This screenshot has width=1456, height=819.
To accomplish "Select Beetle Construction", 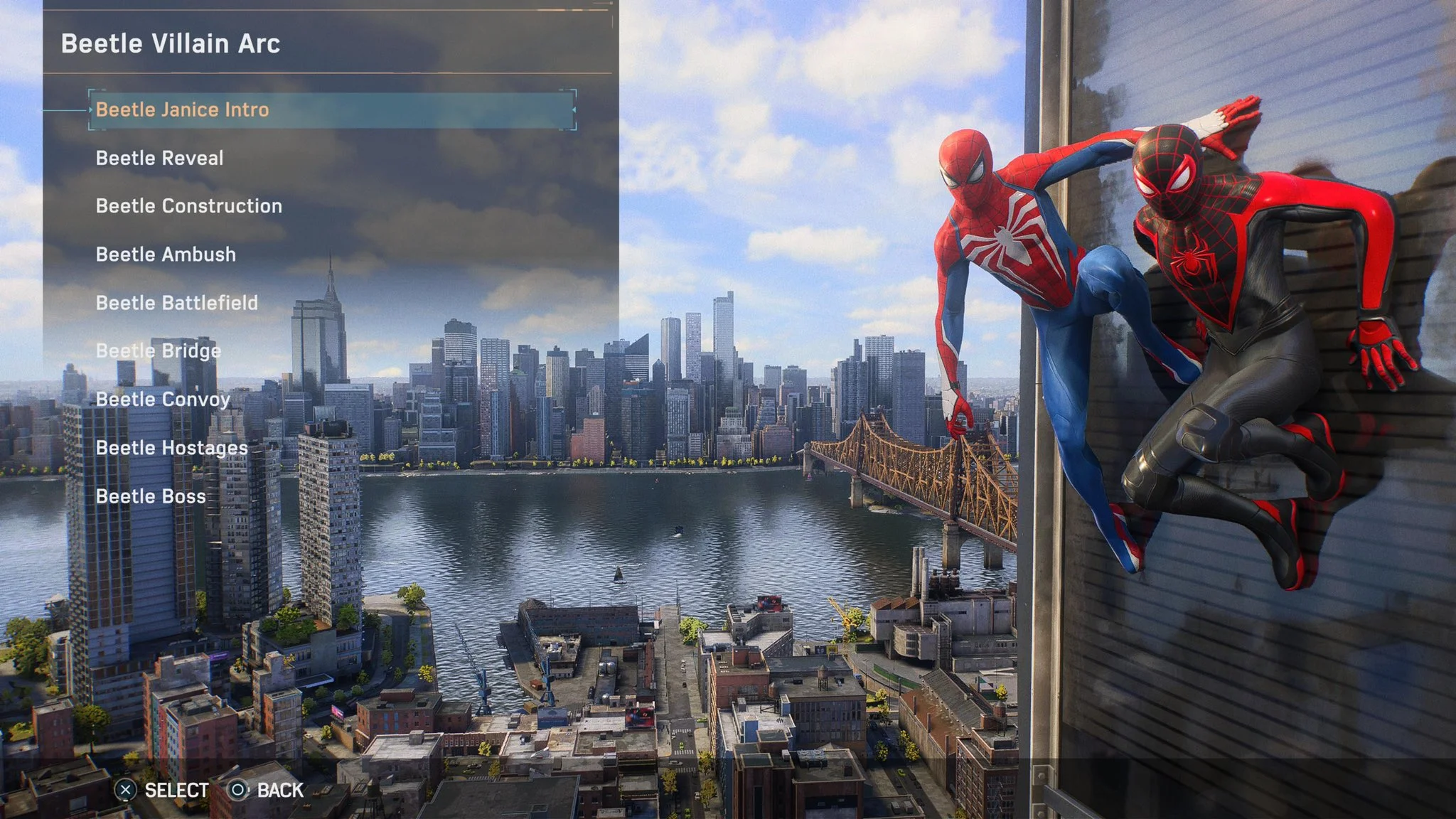I will 188,206.
